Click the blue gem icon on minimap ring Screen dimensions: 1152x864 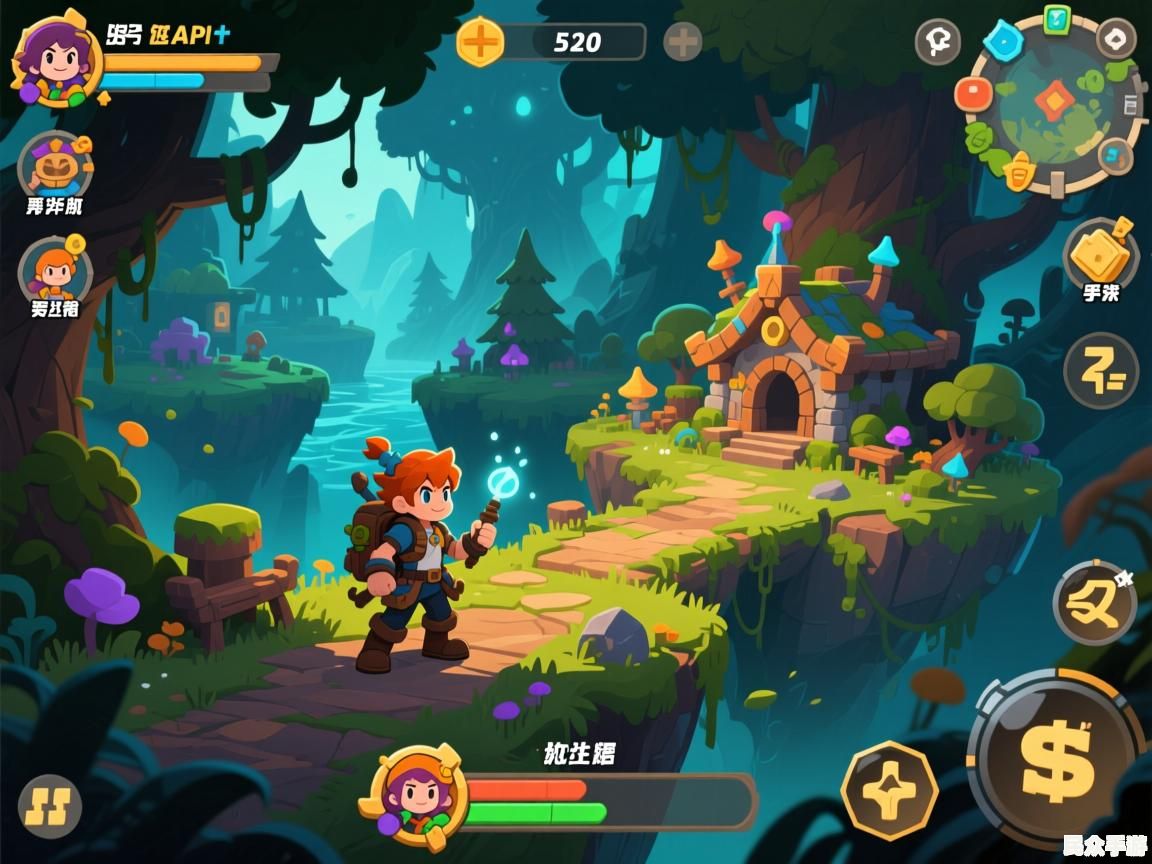pyautogui.click(x=1001, y=40)
